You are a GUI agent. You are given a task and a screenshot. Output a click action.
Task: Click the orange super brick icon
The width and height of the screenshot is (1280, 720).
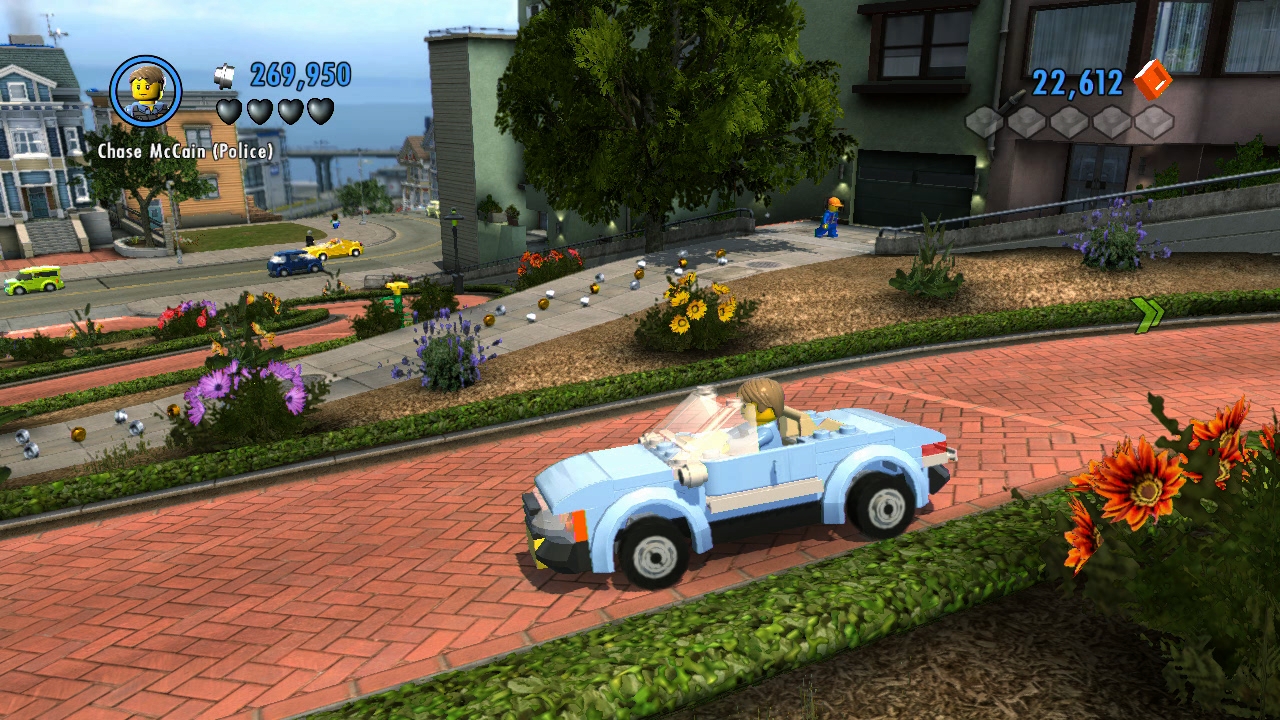[1152, 80]
